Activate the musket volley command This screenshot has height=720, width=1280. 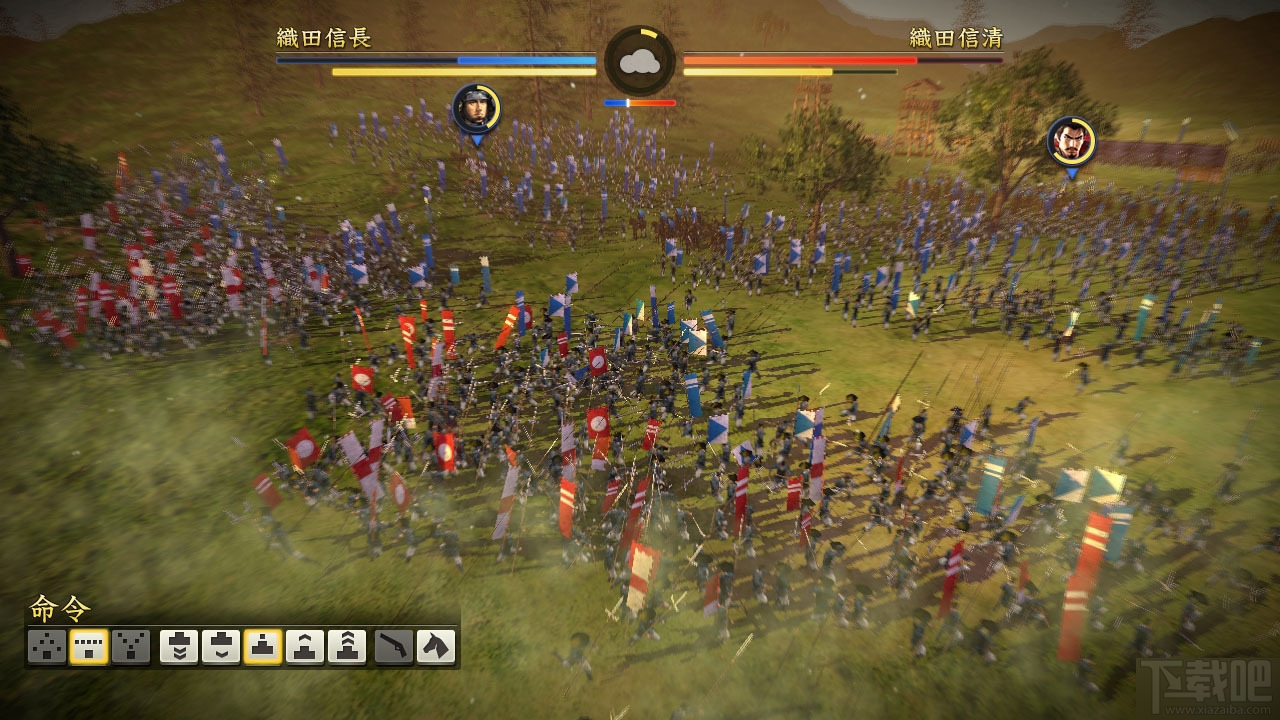point(394,647)
